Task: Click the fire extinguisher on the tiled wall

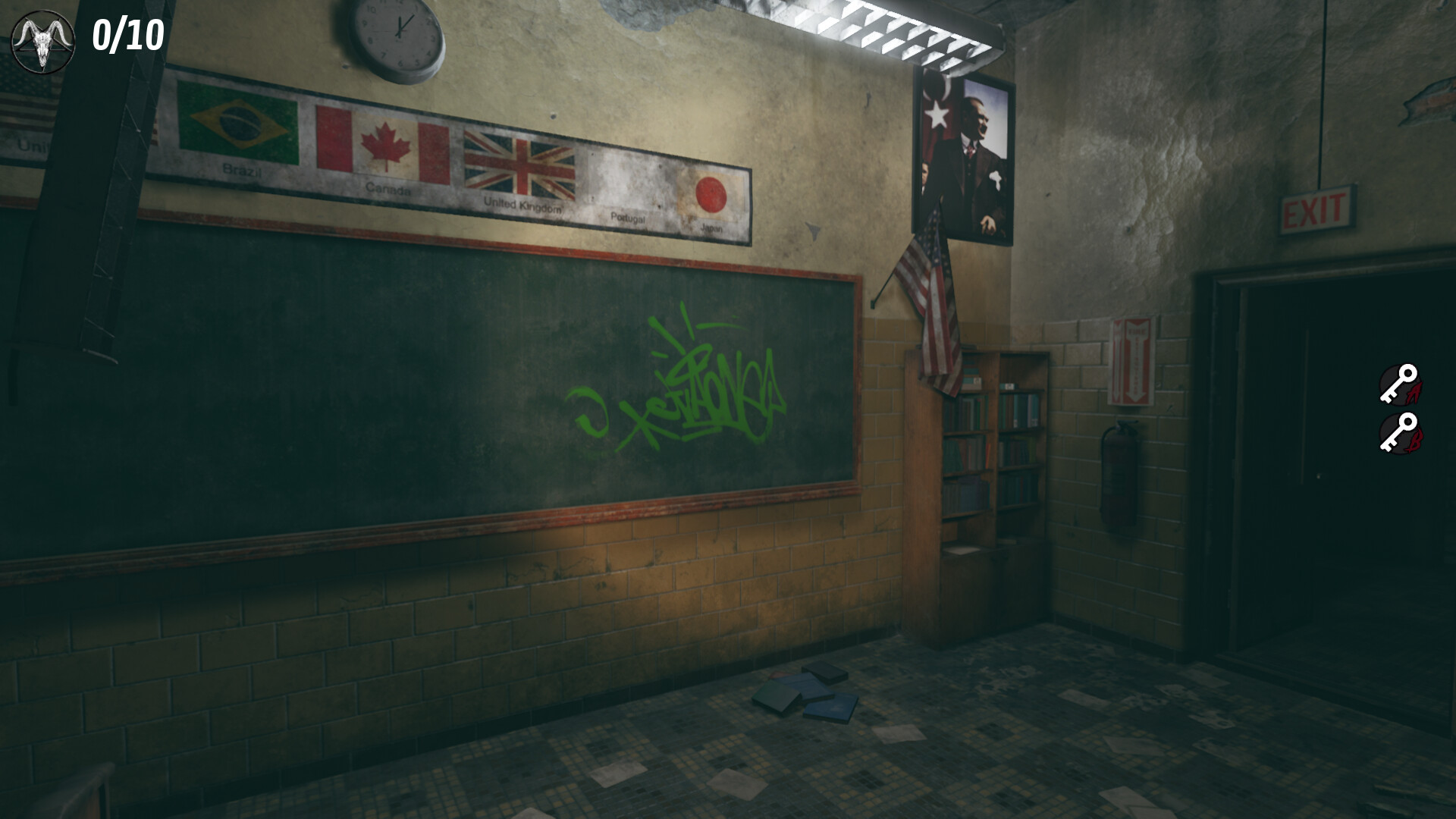Action: click(1120, 463)
